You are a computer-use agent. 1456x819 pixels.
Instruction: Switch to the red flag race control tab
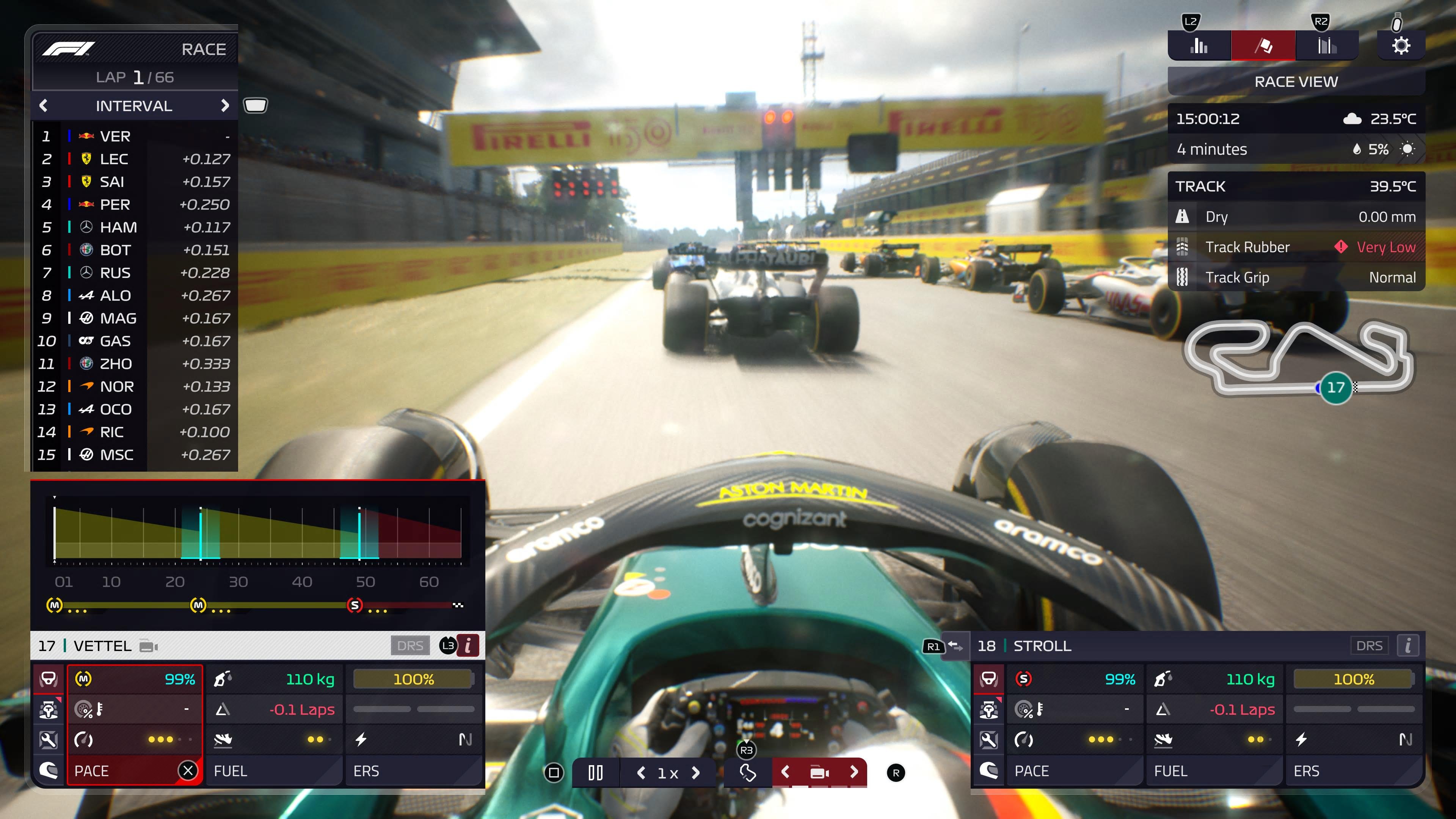[x=1263, y=45]
